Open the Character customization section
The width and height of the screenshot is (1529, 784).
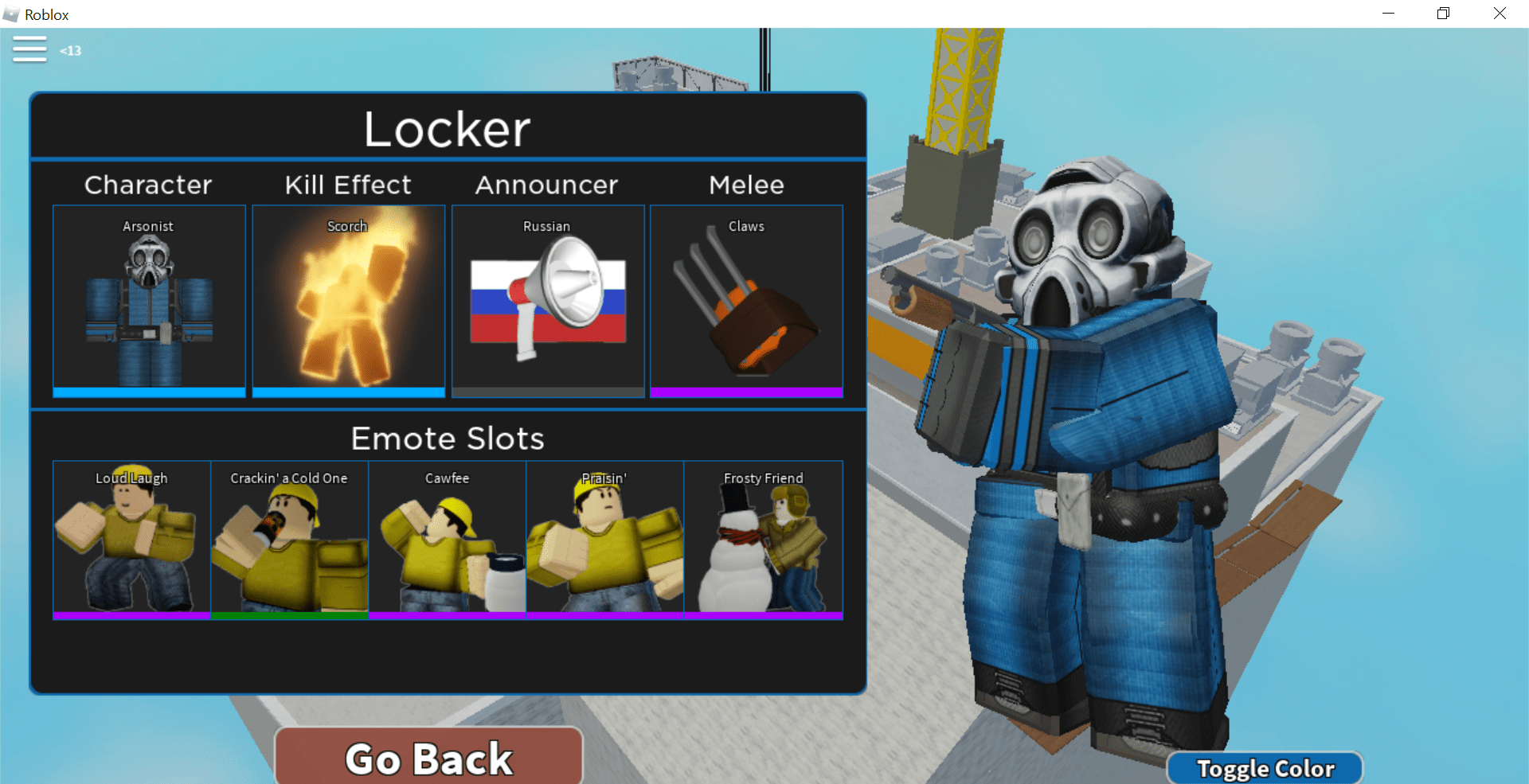pyautogui.click(x=148, y=185)
